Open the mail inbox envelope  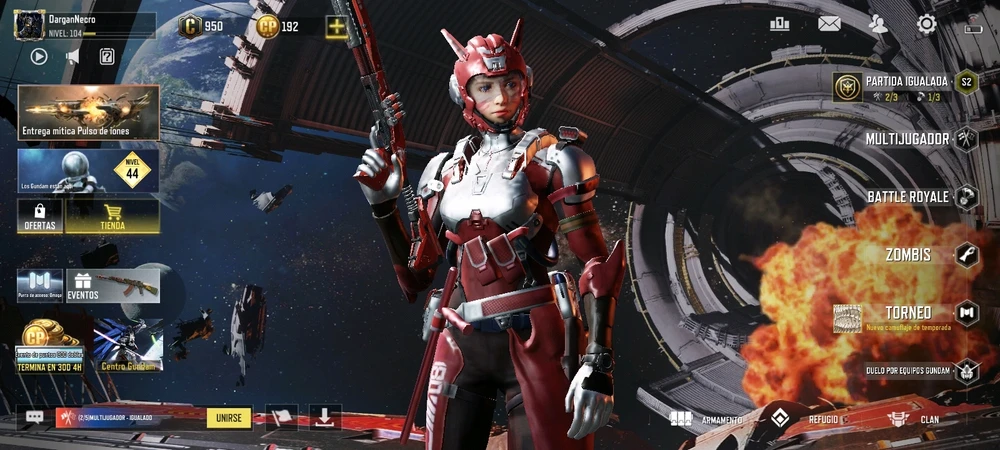tap(829, 24)
